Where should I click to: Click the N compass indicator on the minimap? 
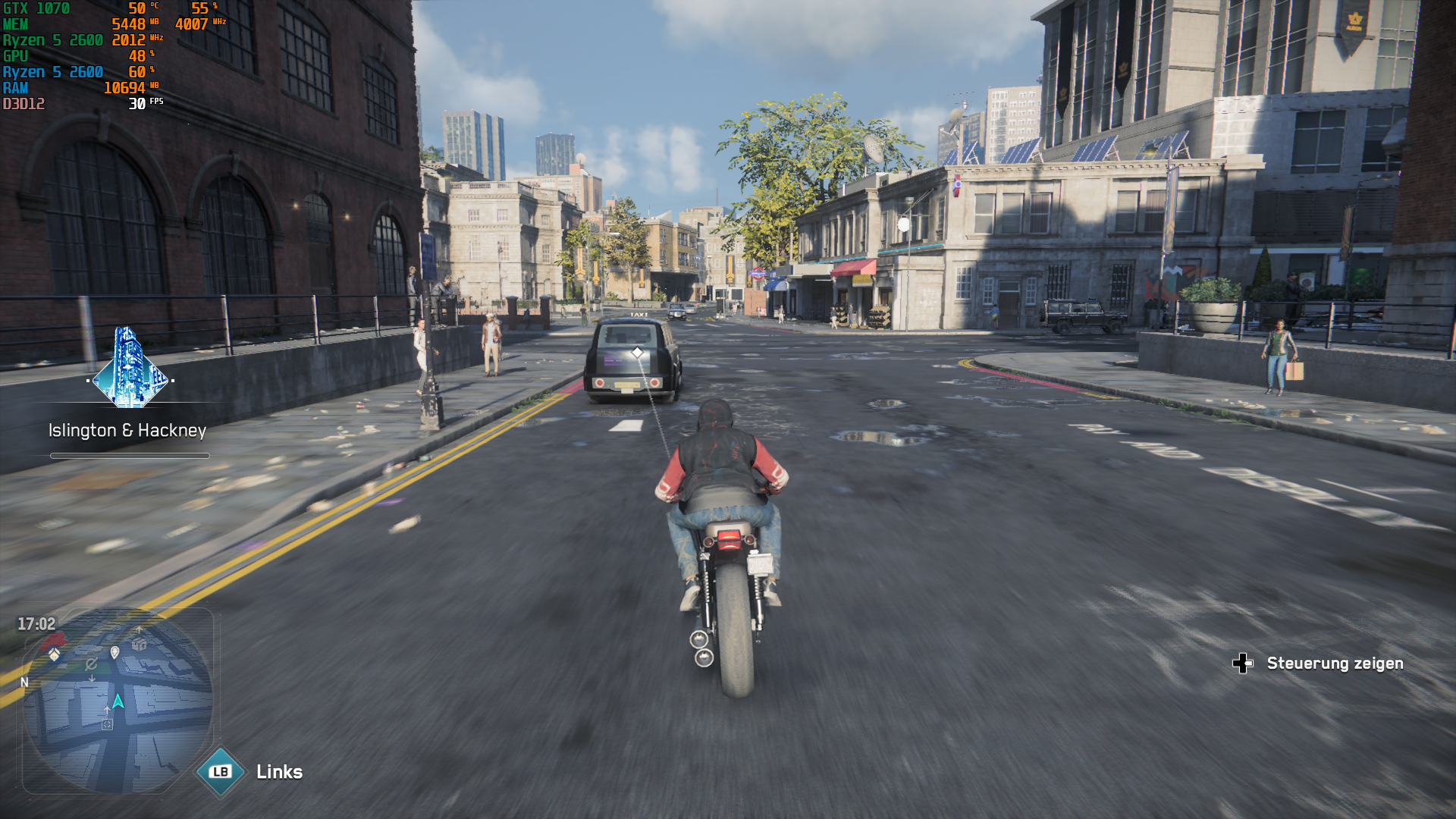coord(26,682)
